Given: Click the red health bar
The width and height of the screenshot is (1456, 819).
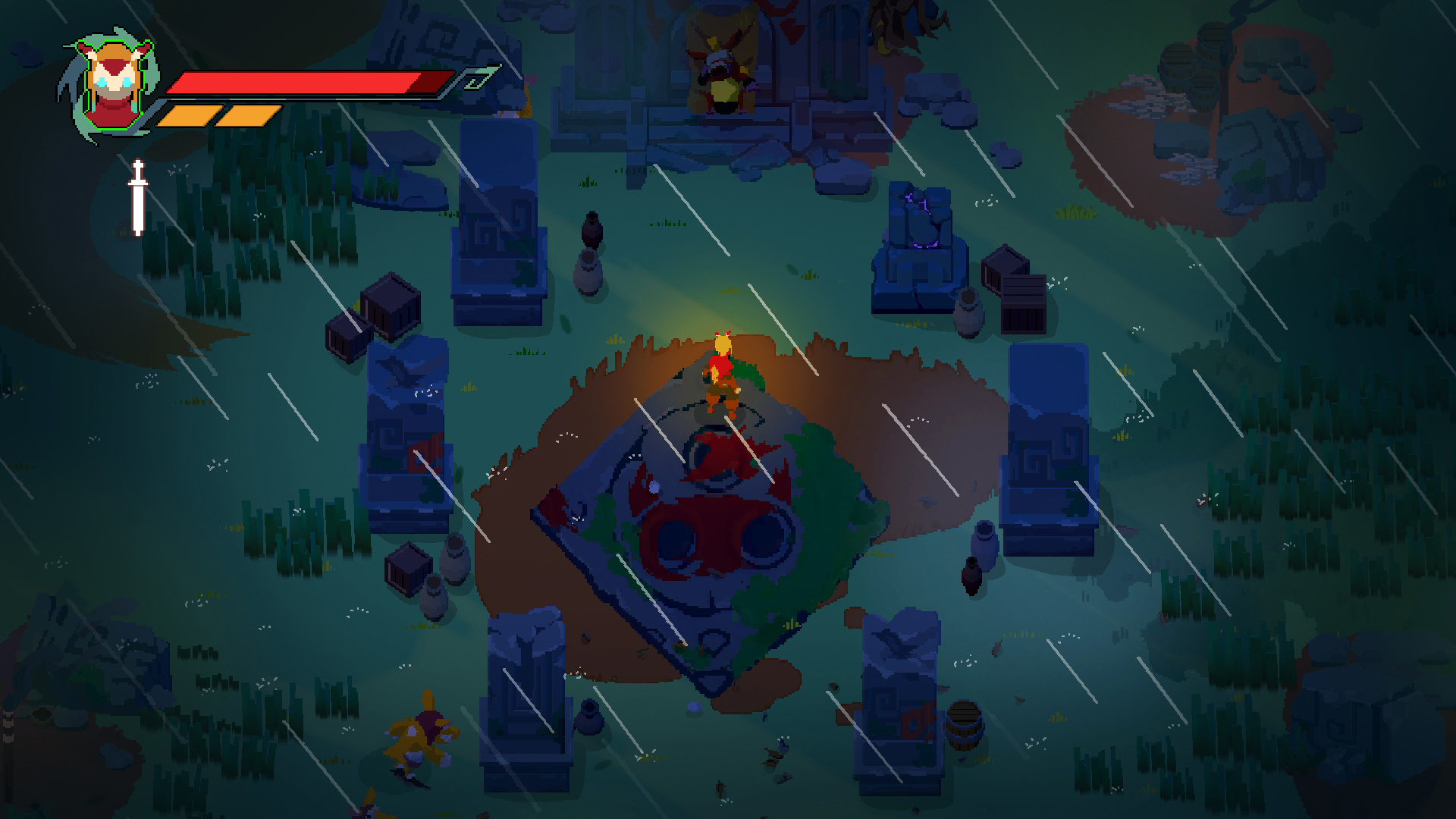Looking at the screenshot, I should tap(303, 82).
